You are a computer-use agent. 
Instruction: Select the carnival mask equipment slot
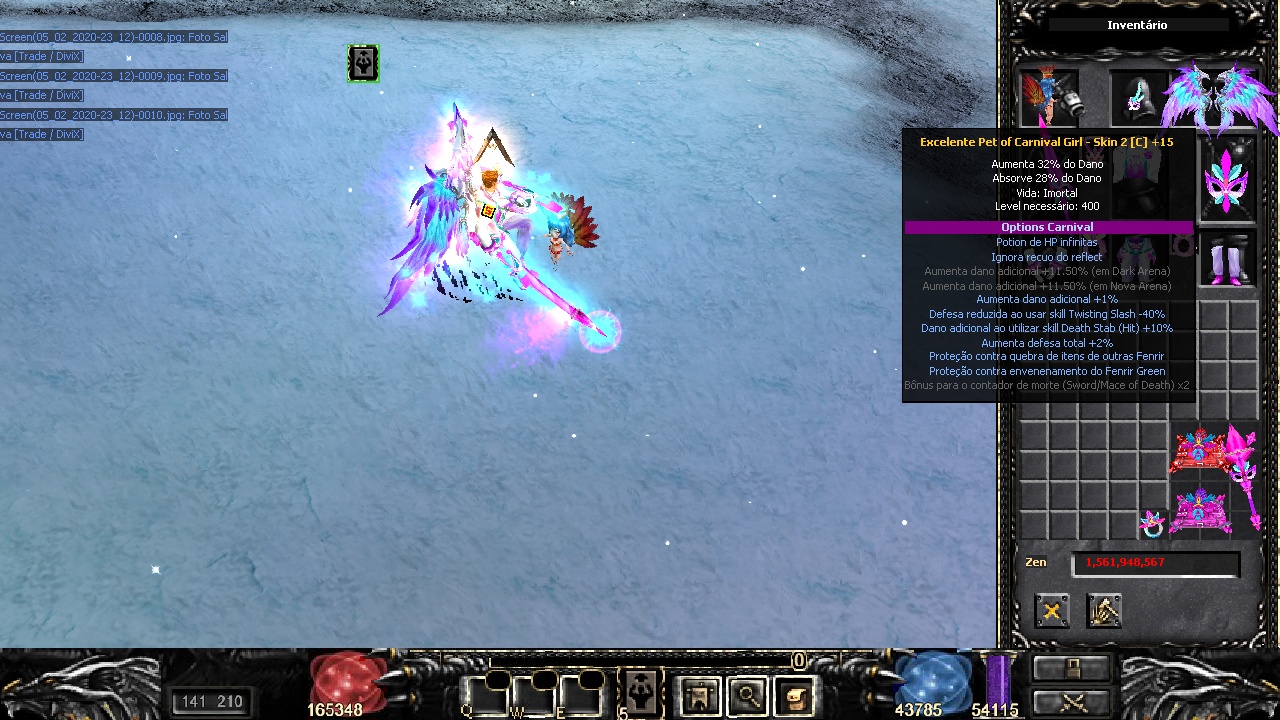[1227, 180]
